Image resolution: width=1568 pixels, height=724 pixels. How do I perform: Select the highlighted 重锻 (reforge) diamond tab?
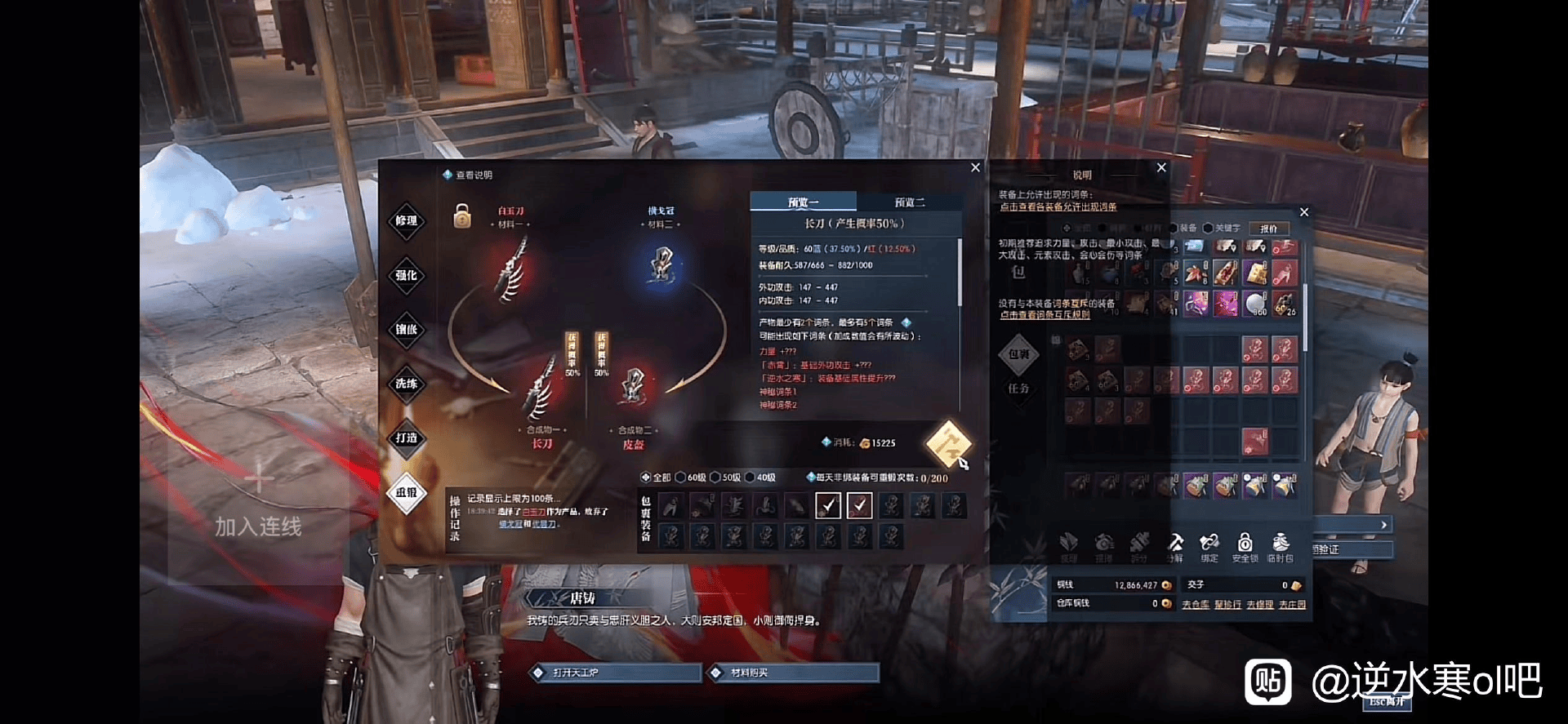pyautogui.click(x=406, y=493)
